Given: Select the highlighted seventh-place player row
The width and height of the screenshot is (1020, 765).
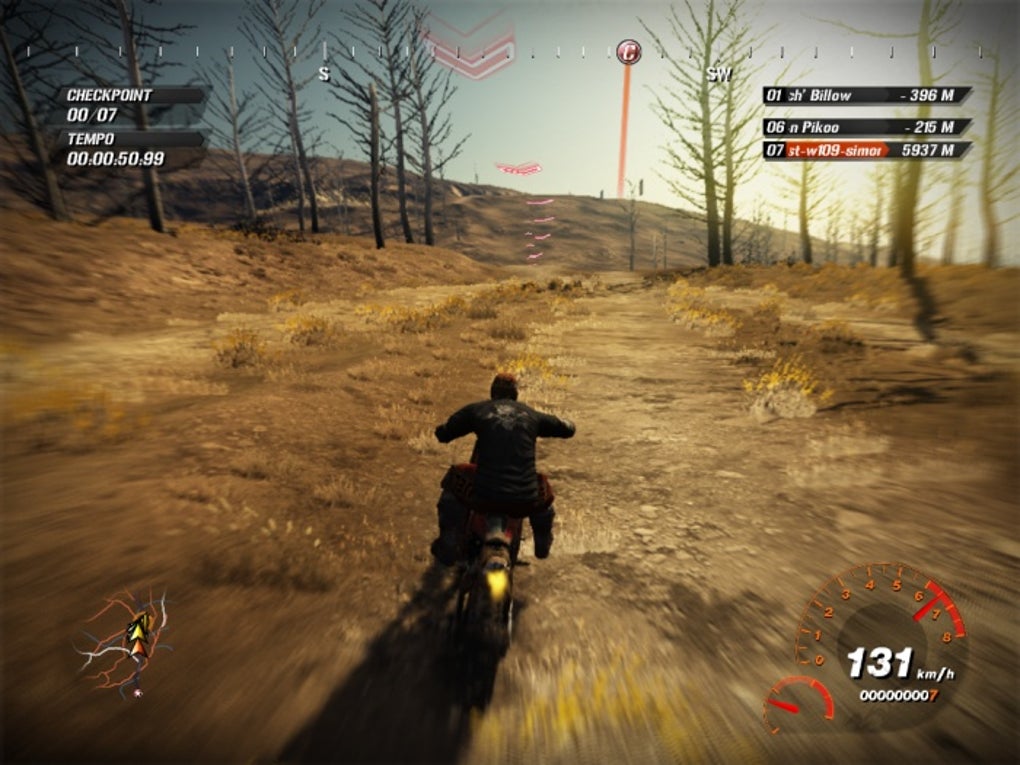Looking at the screenshot, I should tap(866, 150).
